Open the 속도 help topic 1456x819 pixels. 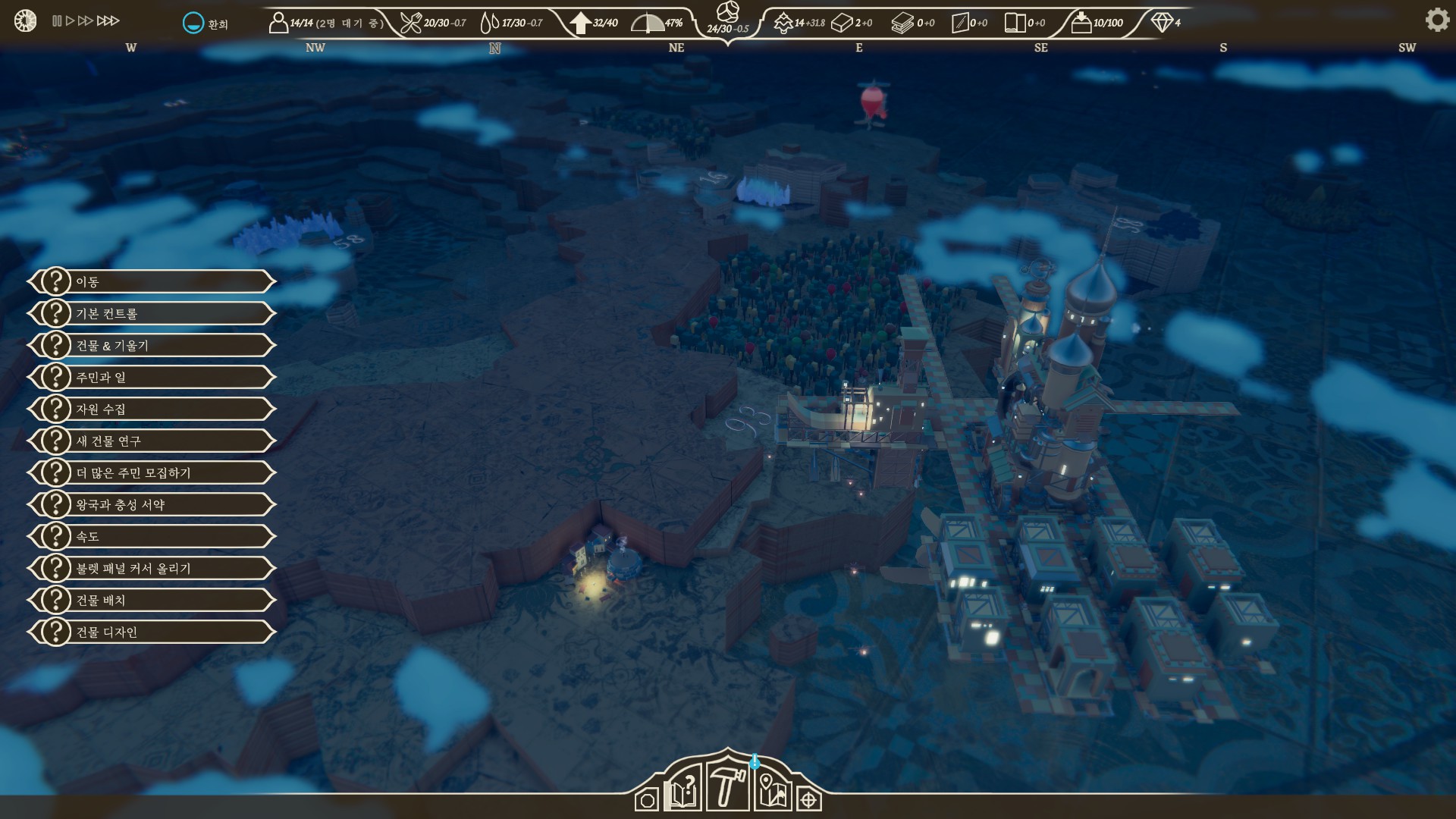click(152, 536)
